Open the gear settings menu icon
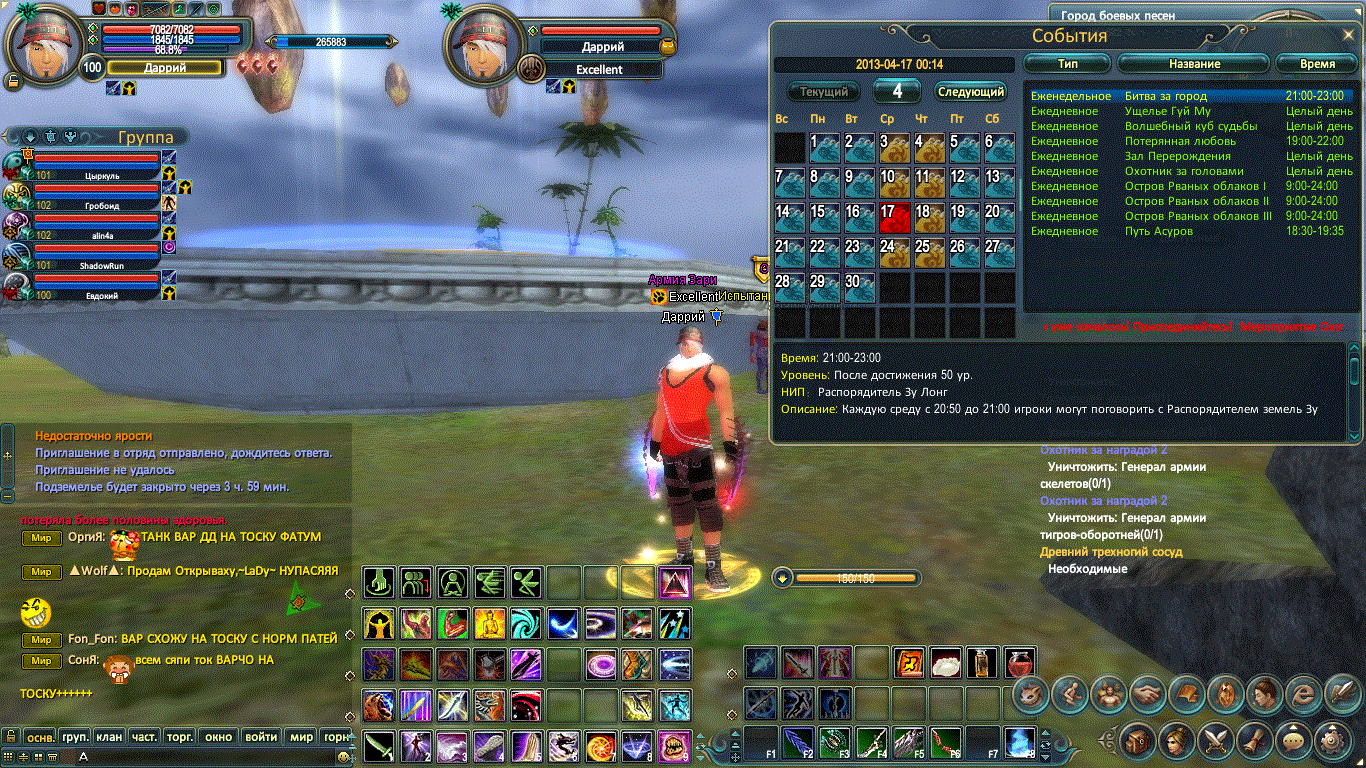Screen dimensions: 1366x768 (x=1333, y=741)
